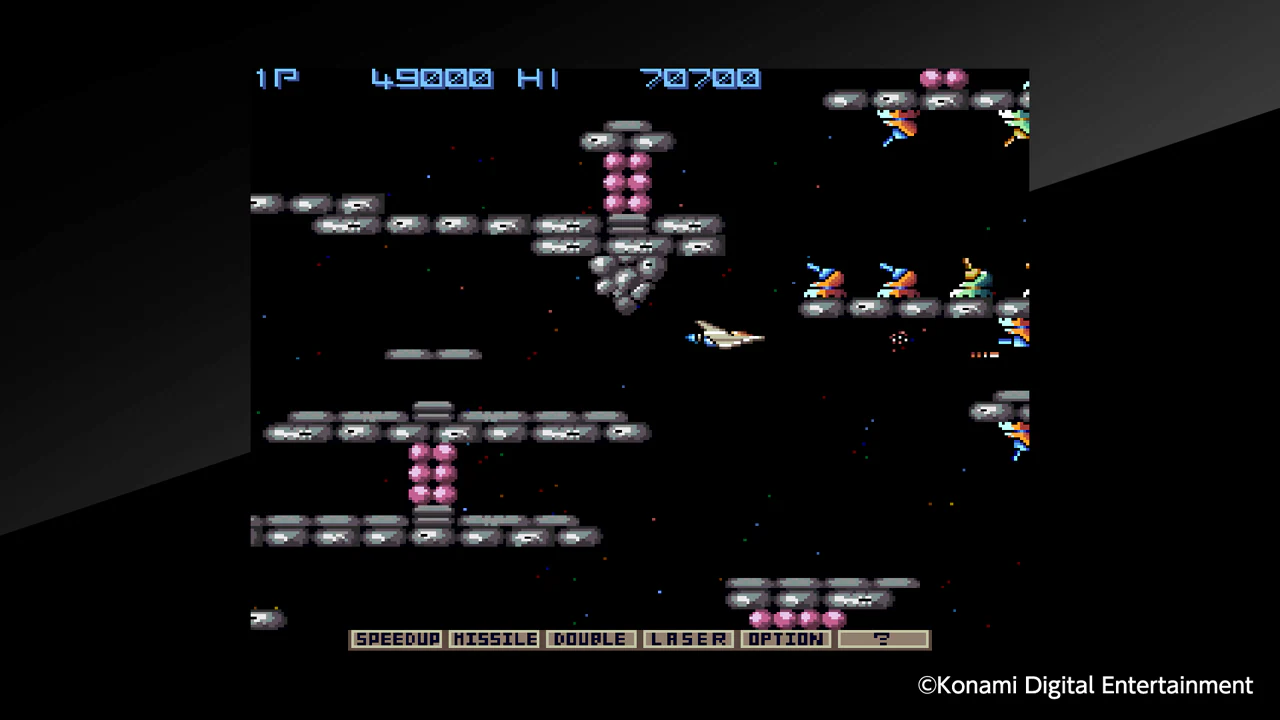
Task: Click the 70700 high score value
Action: coord(700,79)
